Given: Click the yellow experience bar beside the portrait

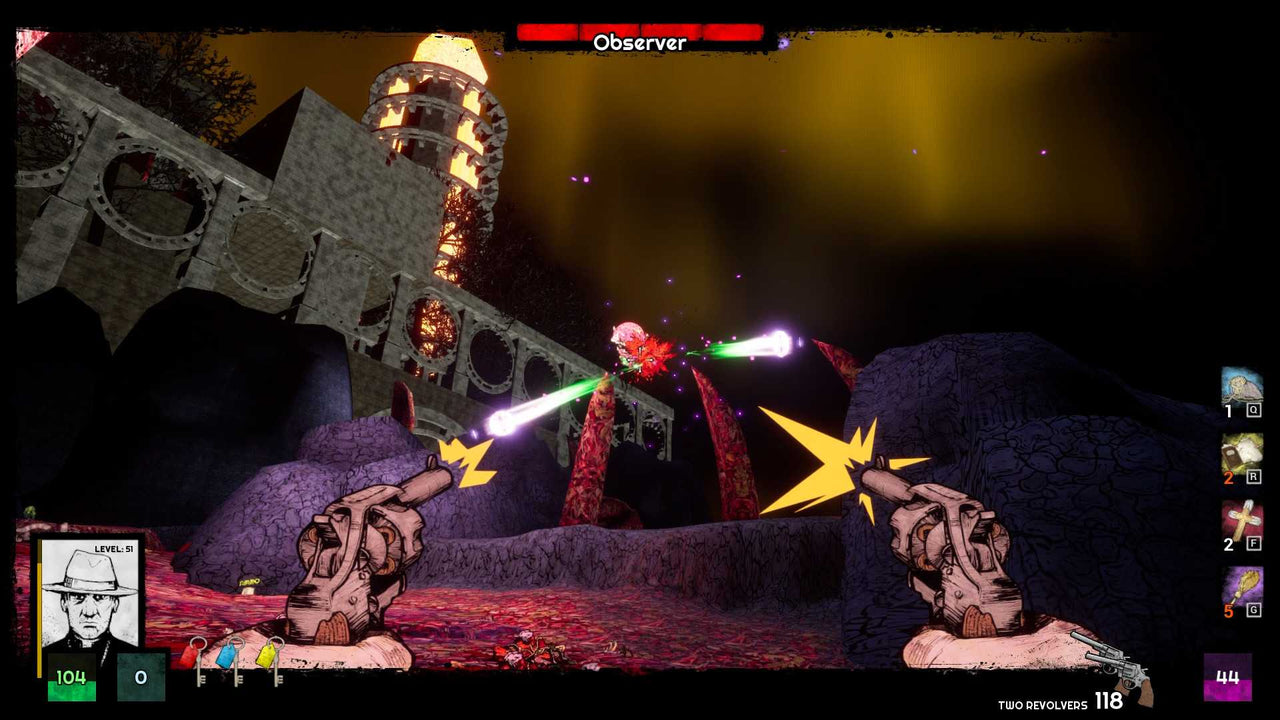Looking at the screenshot, I should [40, 618].
